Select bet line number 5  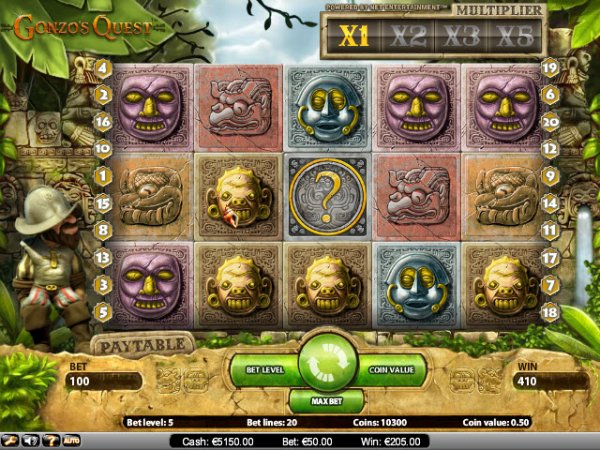(102, 311)
